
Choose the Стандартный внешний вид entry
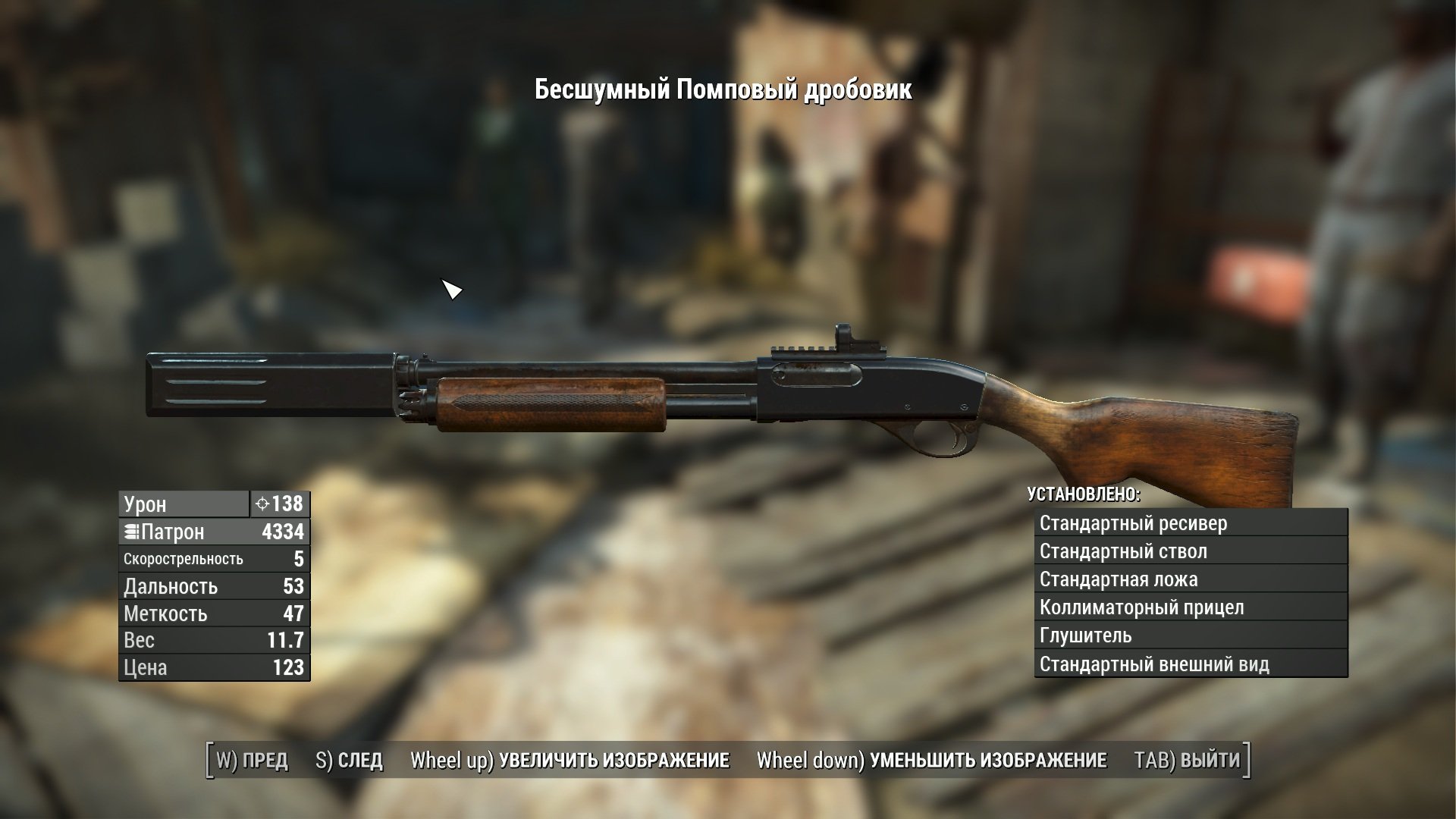pos(1191,664)
